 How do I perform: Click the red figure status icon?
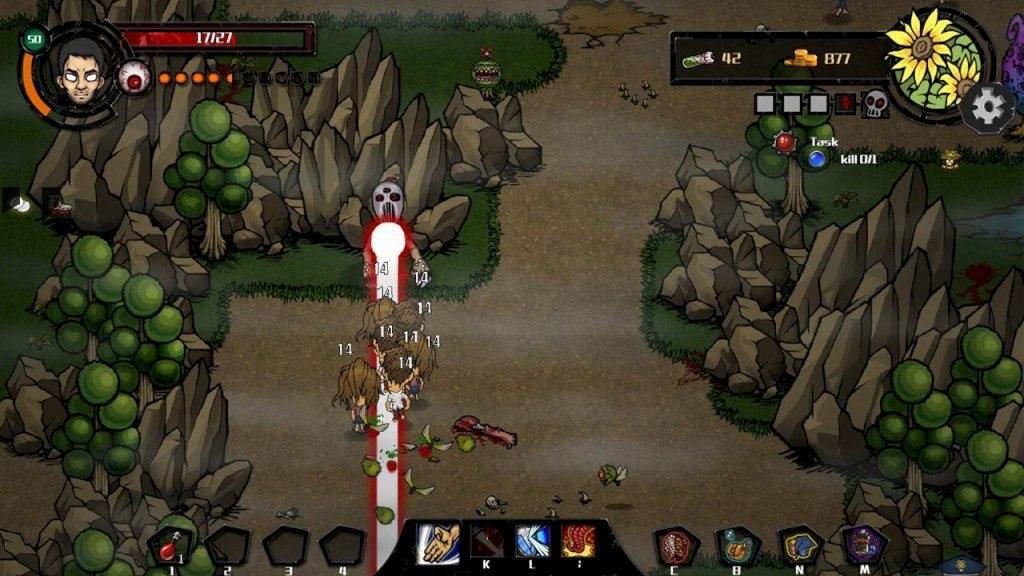click(x=845, y=102)
